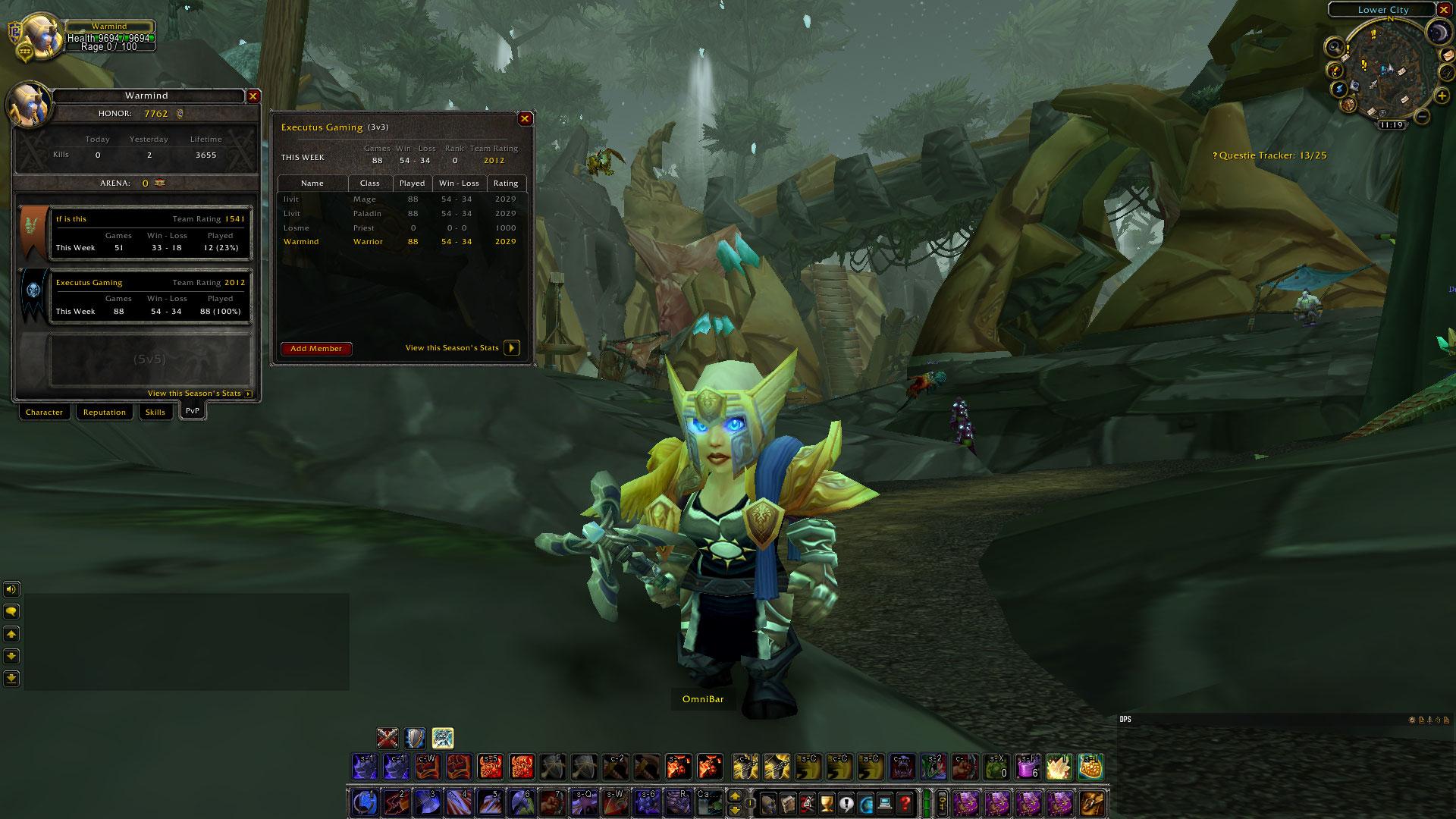The image size is (1456, 819).
Task: Switch to the Character tab
Action: (x=44, y=413)
